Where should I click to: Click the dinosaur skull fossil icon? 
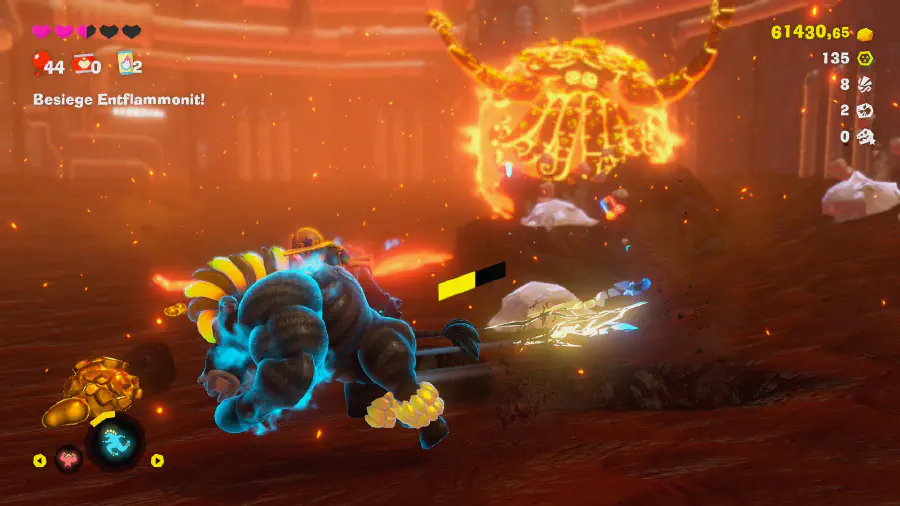click(866, 137)
